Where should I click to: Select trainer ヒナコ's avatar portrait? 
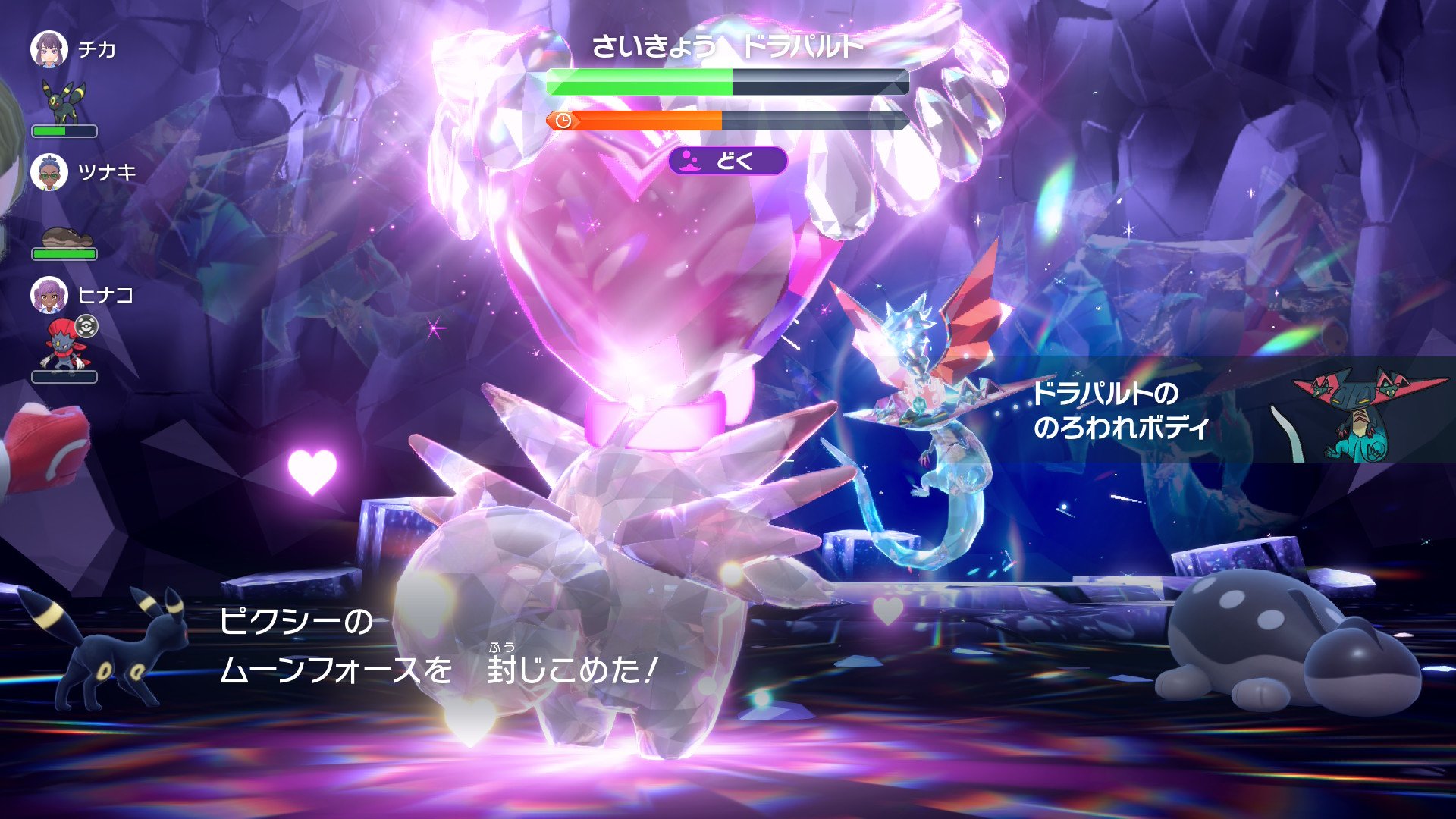[49, 295]
